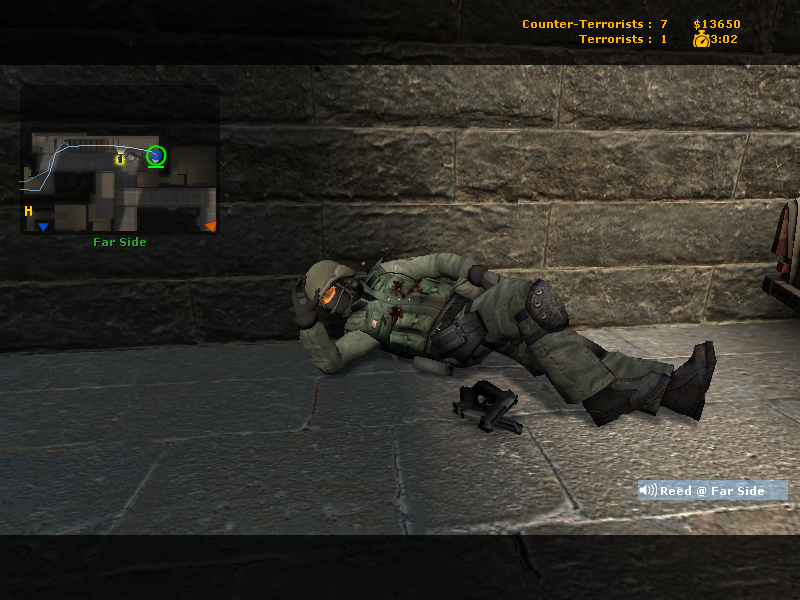The height and width of the screenshot is (600, 800).
Task: Click the green-circled player marker on the minimap
Action: point(155,155)
